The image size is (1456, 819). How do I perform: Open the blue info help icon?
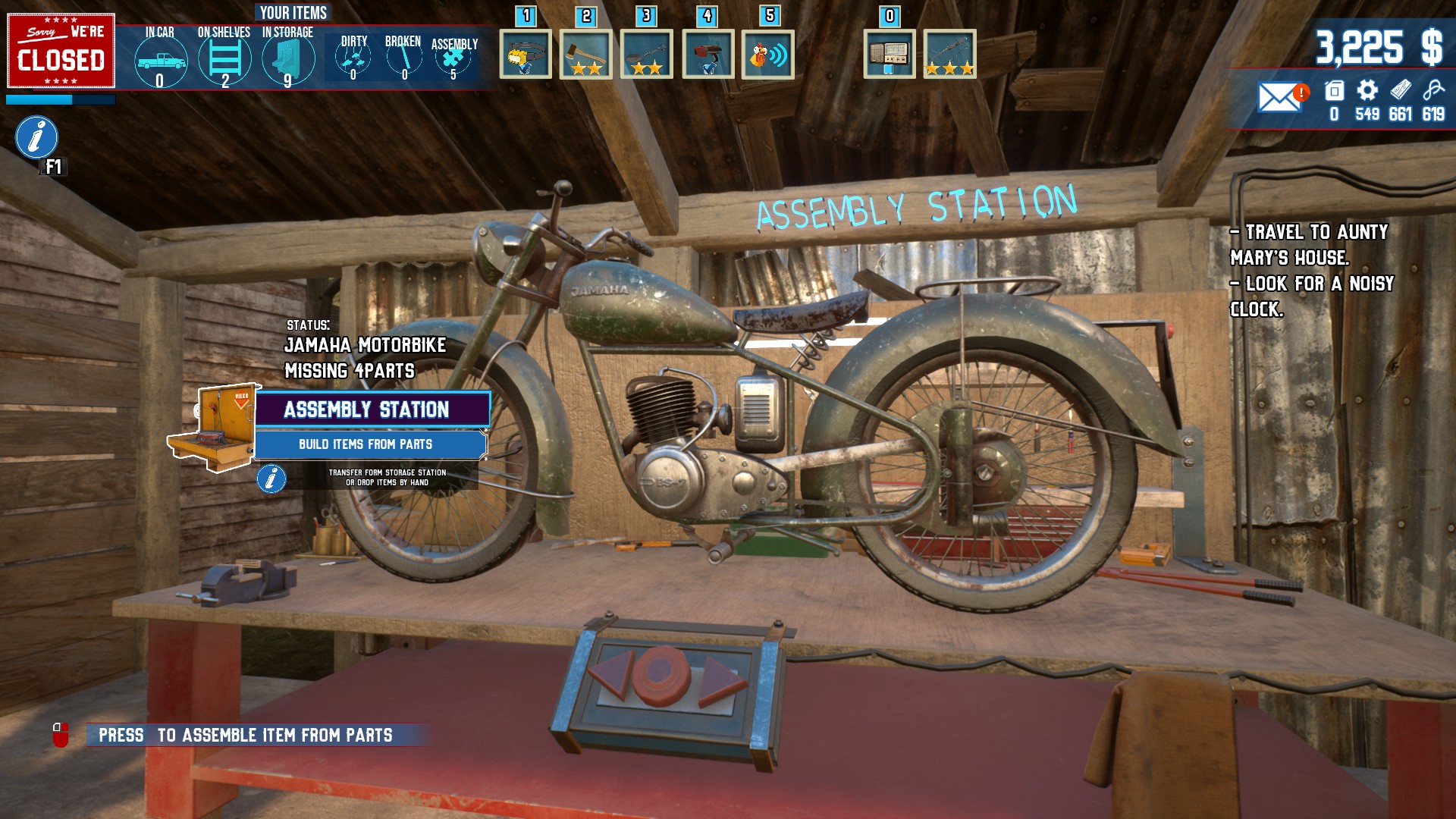36,137
